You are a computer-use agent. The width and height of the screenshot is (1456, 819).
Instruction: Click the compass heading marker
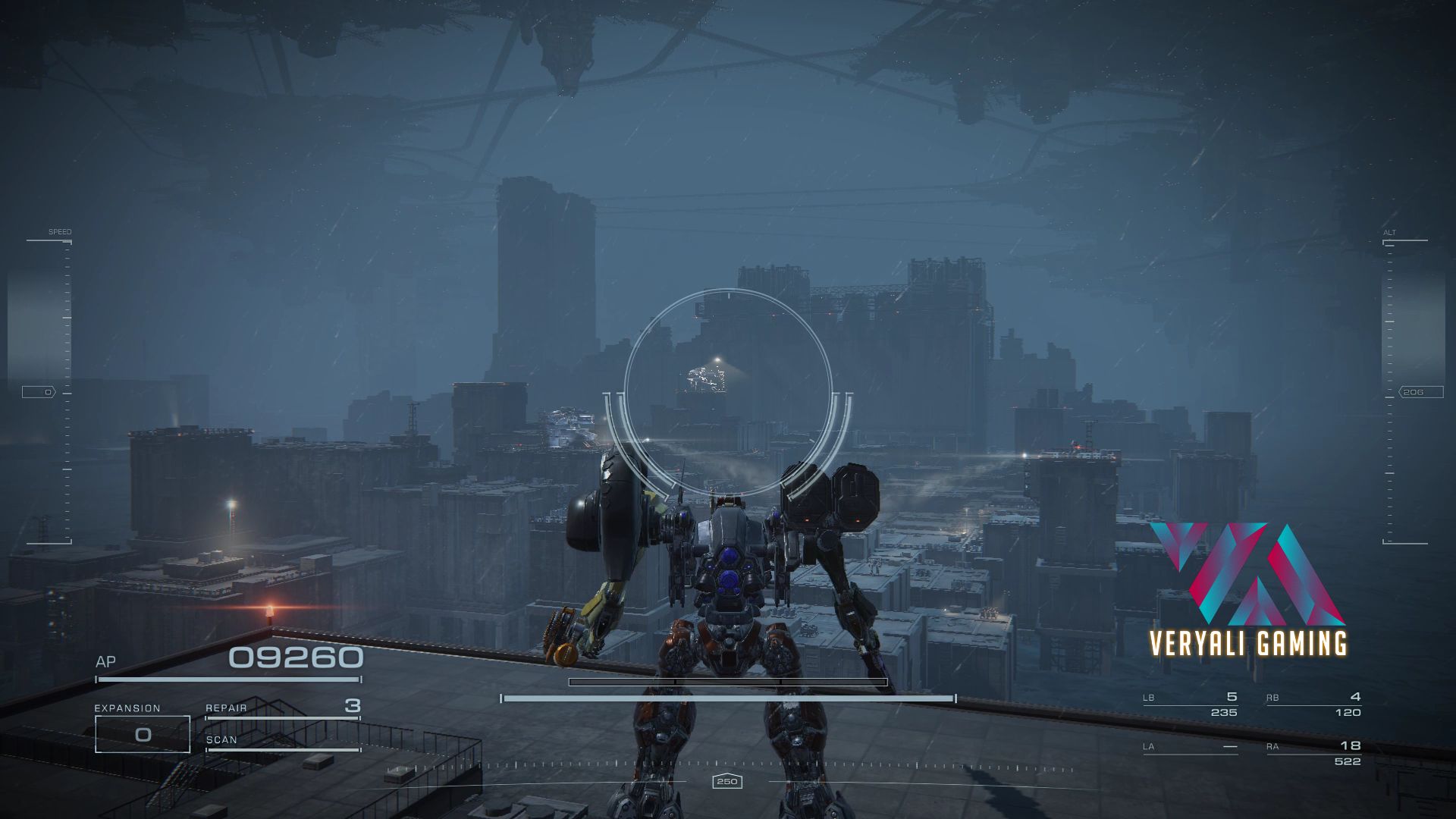[726, 782]
